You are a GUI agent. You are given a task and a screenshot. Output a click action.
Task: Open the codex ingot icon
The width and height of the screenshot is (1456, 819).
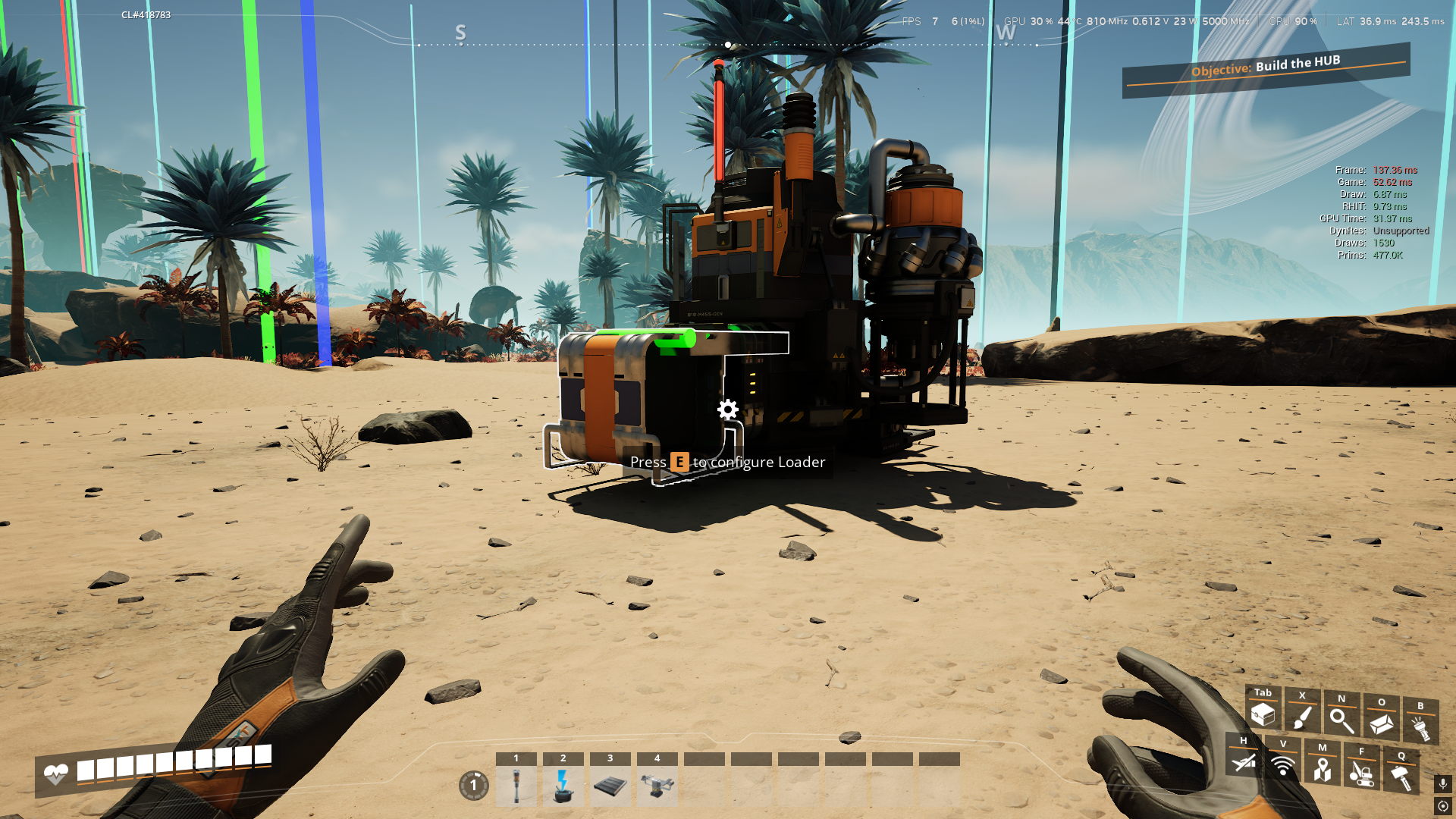tap(1381, 723)
